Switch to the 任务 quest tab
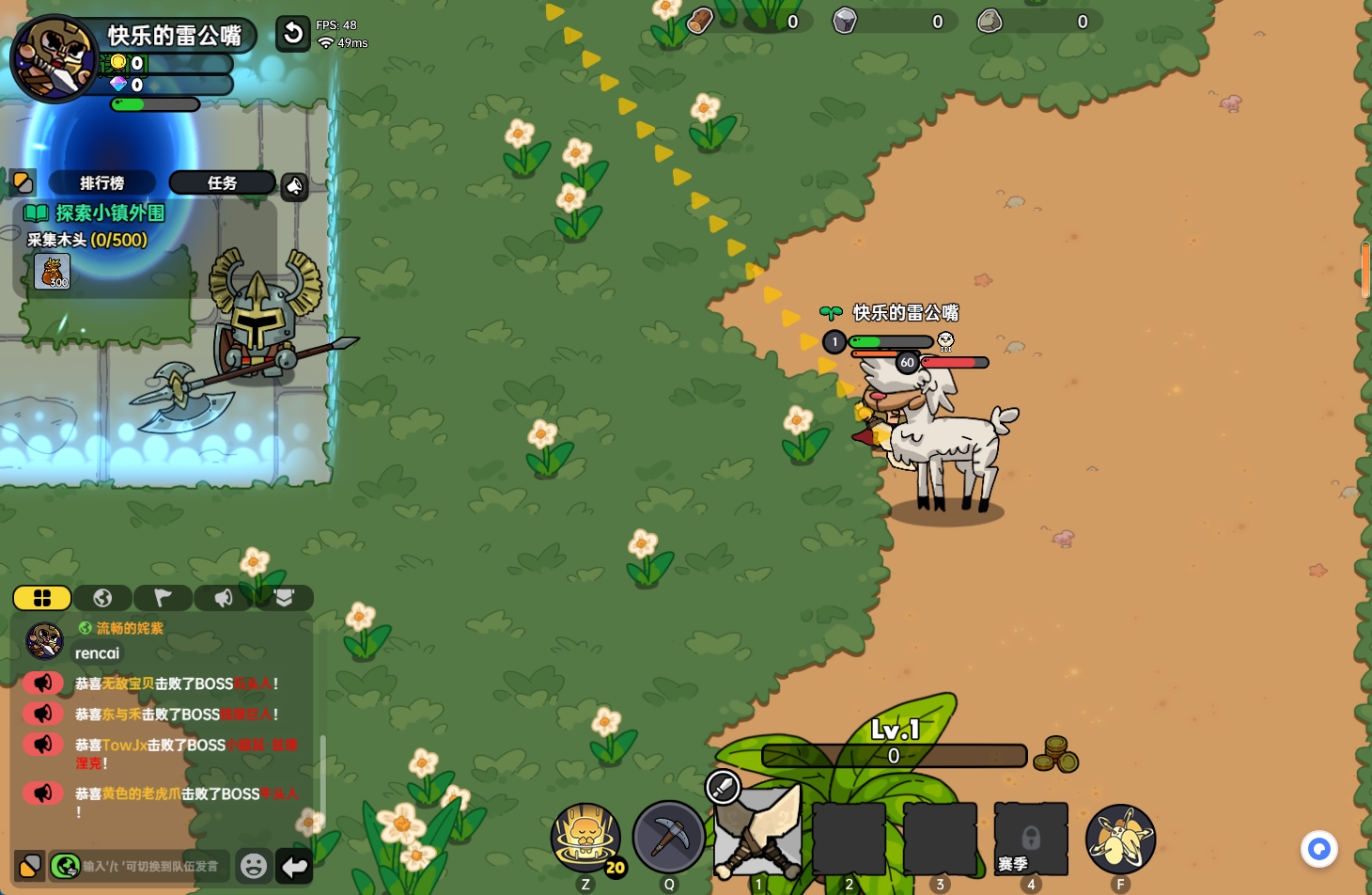This screenshot has height=895, width=1372. point(222,182)
